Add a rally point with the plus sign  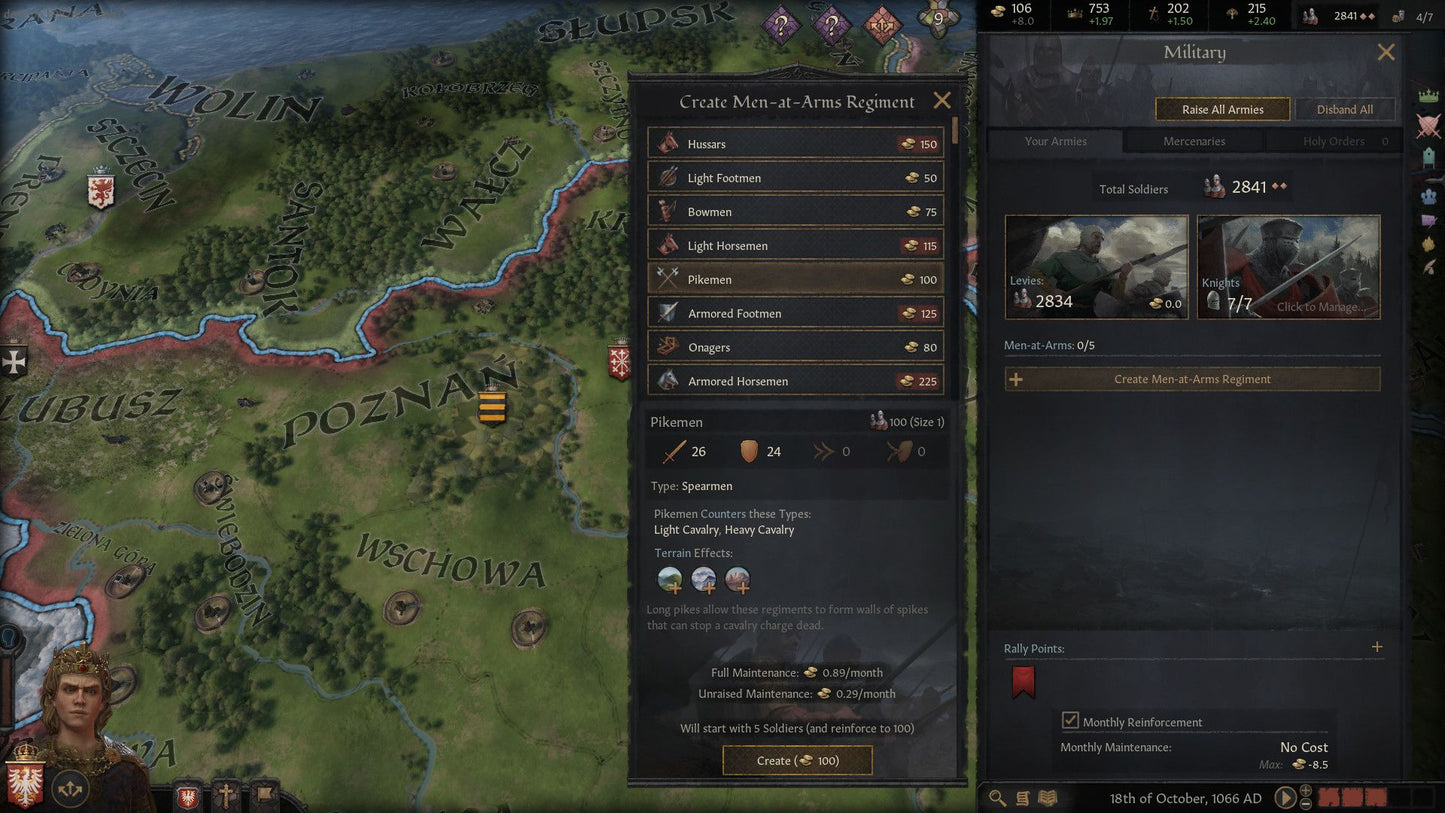pyautogui.click(x=1377, y=647)
